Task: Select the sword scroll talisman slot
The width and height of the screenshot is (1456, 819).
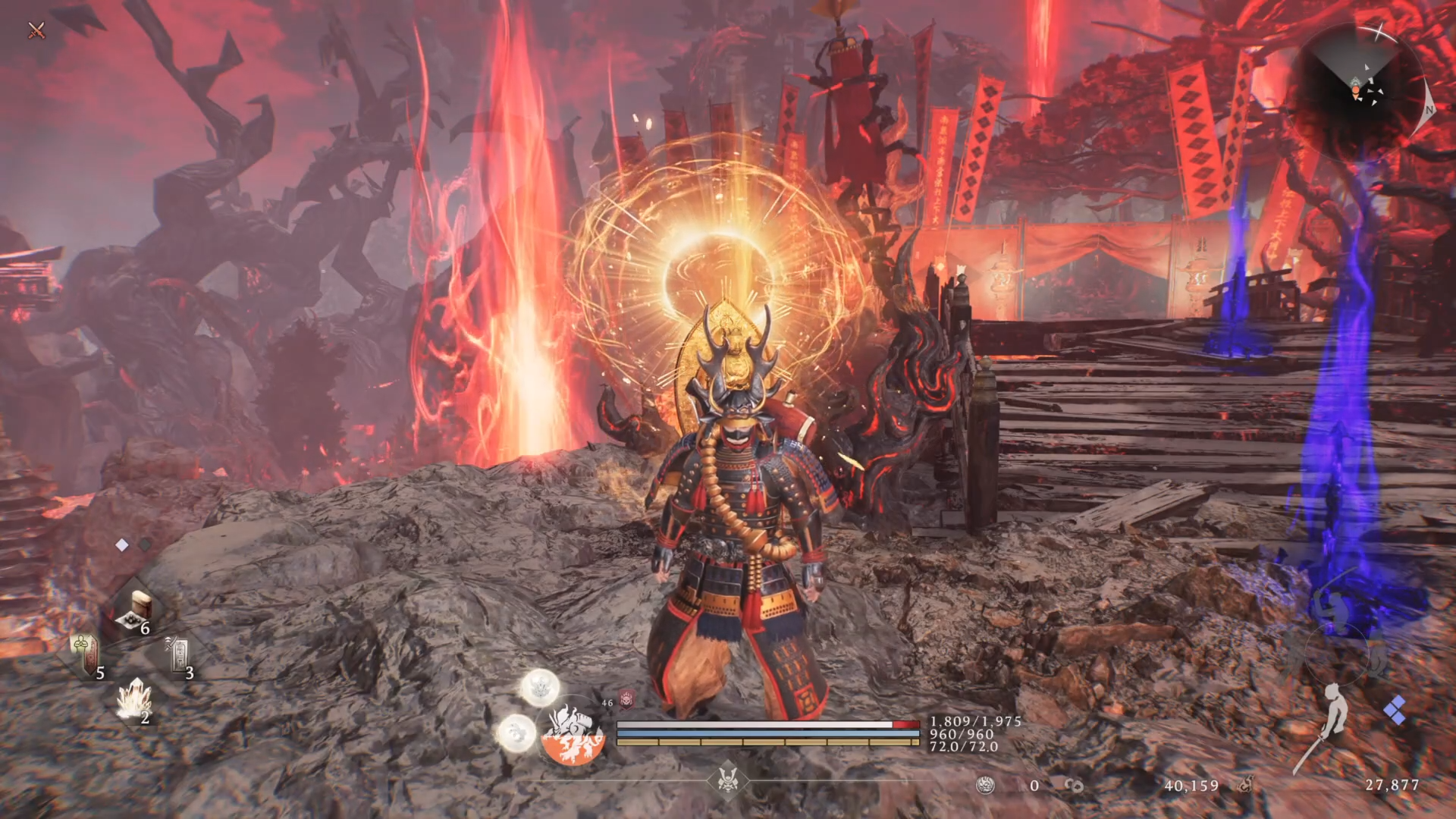Action: pyautogui.click(x=179, y=654)
